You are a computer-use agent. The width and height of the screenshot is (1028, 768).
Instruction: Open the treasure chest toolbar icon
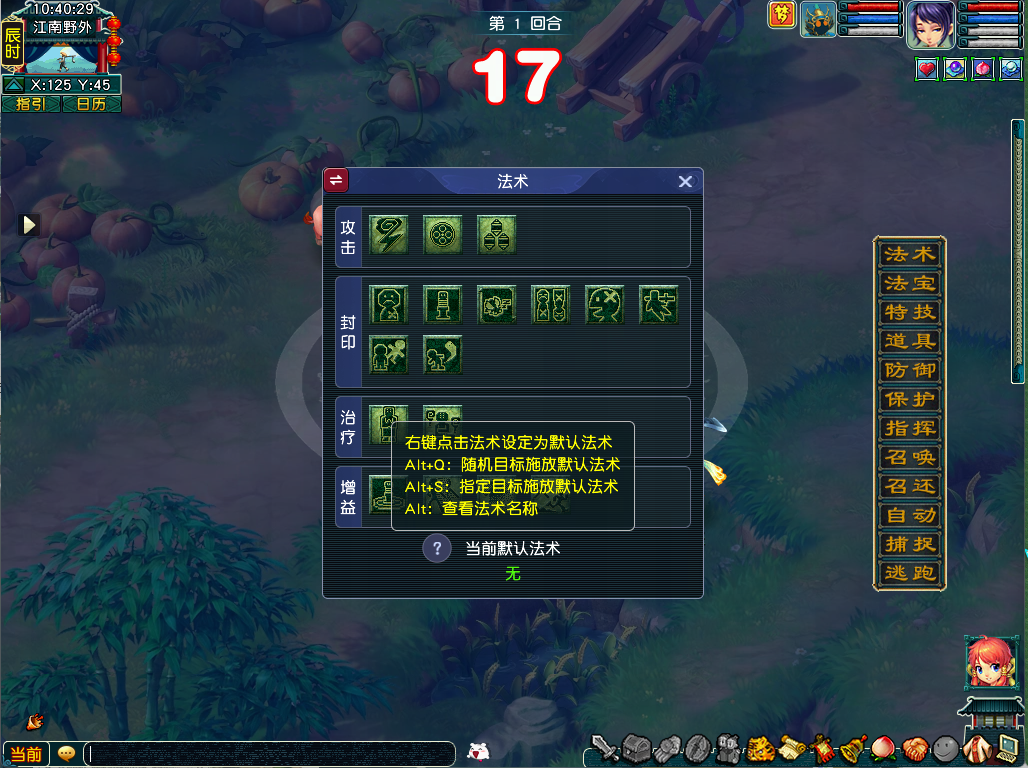coord(636,748)
